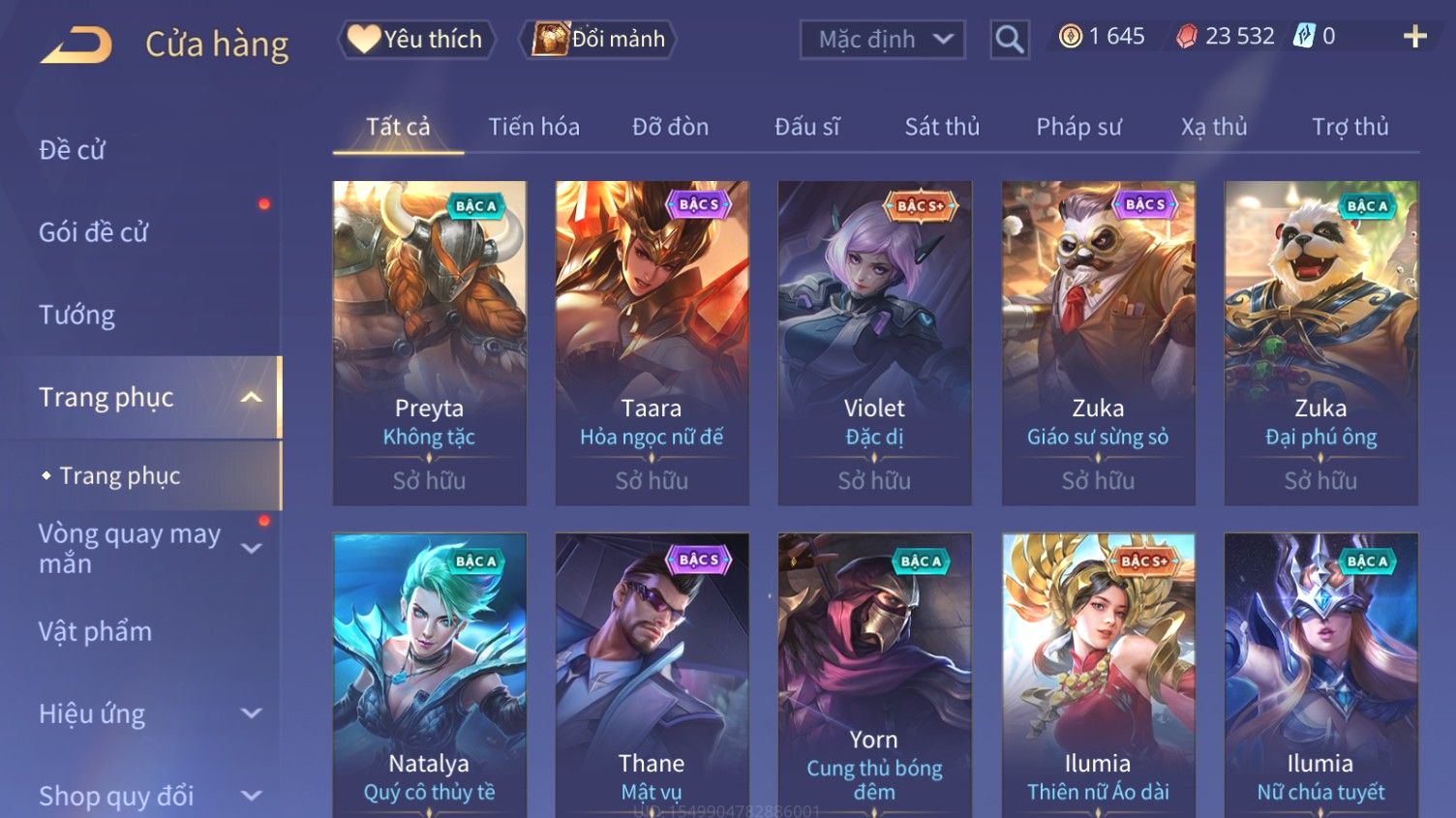This screenshot has height=818, width=1456.
Task: View the Trợ thủ category
Action: click(x=1350, y=127)
